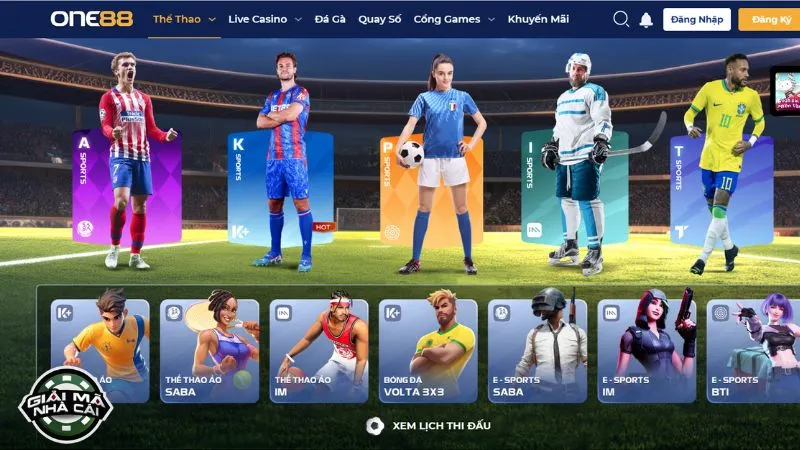Select the purple A Sports card
This screenshot has width=800, height=450.
coord(126,187)
